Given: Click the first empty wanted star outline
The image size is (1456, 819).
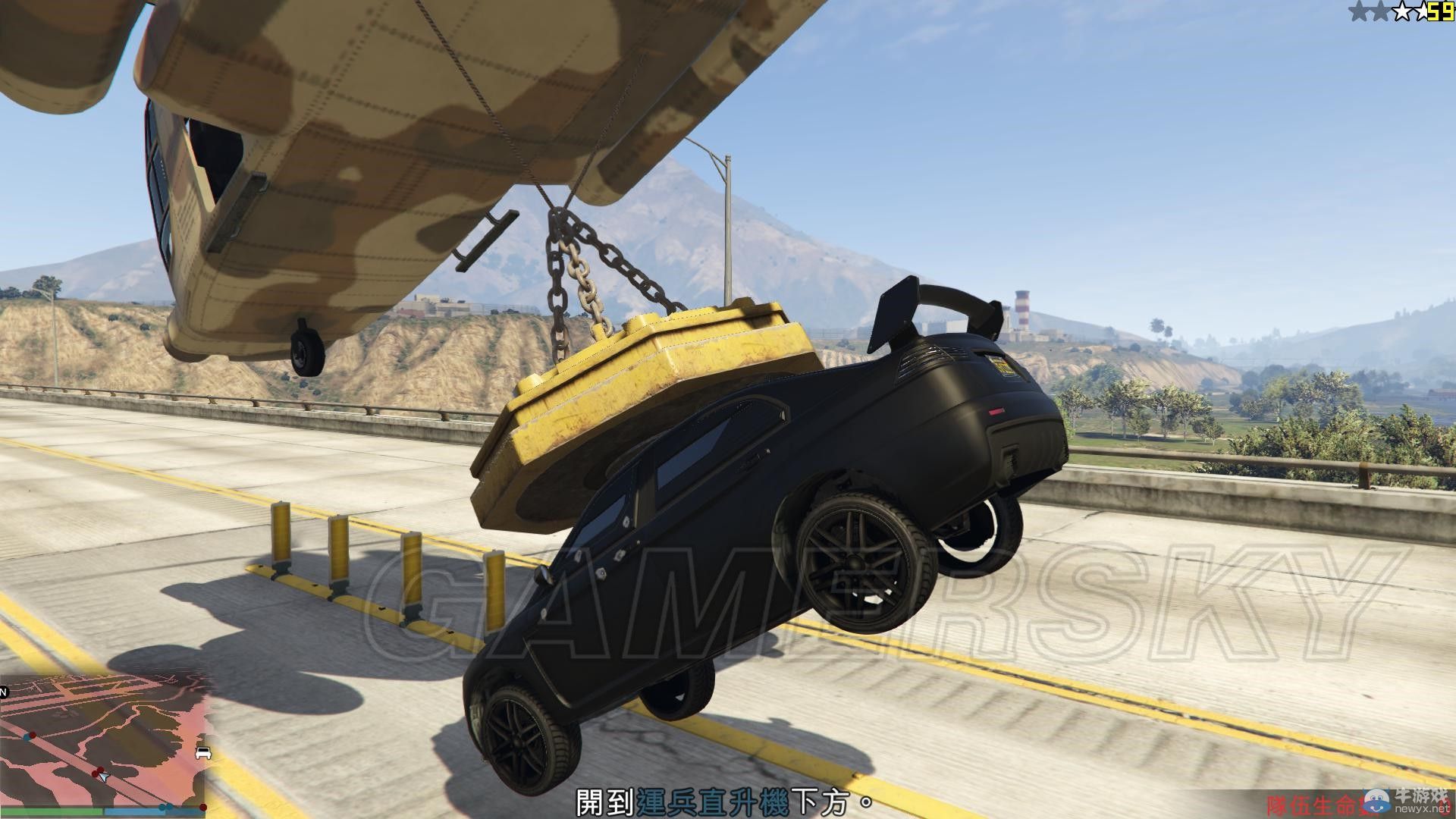Looking at the screenshot, I should click(1403, 10).
